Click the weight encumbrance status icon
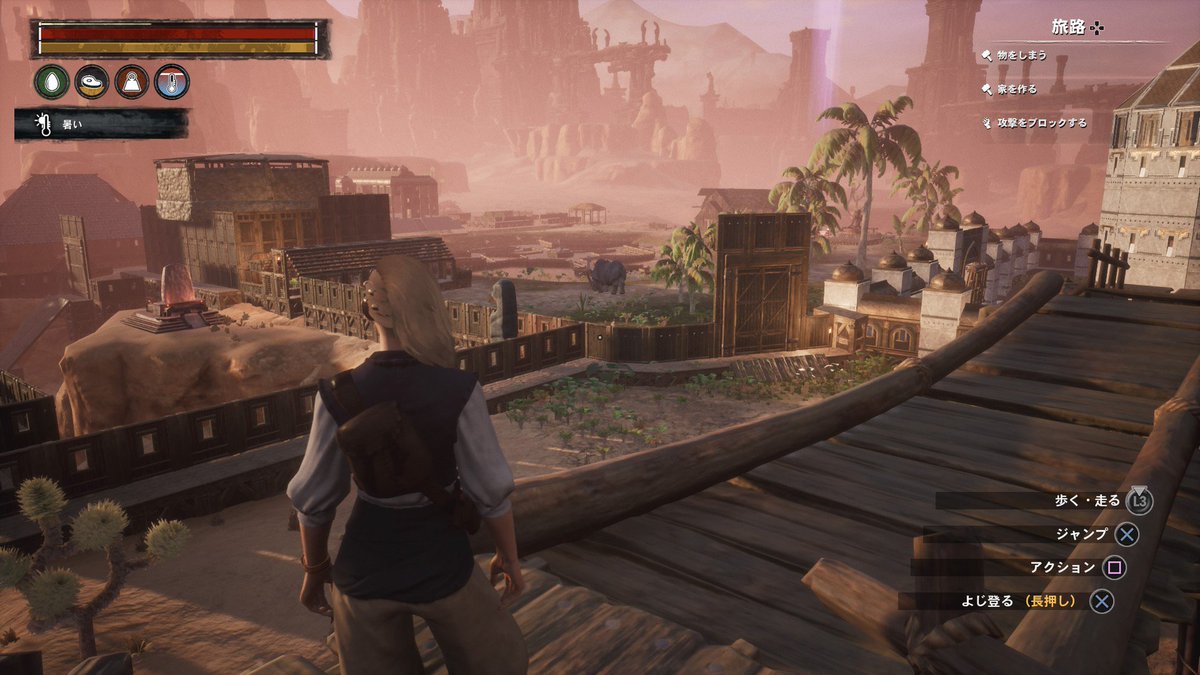Viewport: 1200px width, 675px height. coord(132,82)
